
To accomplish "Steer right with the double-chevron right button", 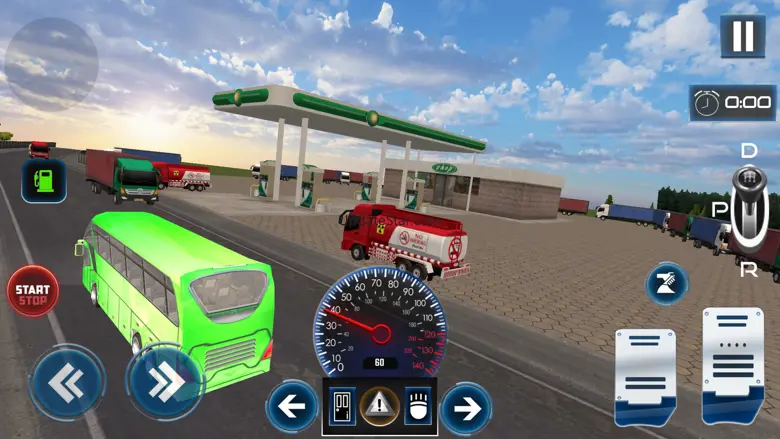I will [x=164, y=381].
